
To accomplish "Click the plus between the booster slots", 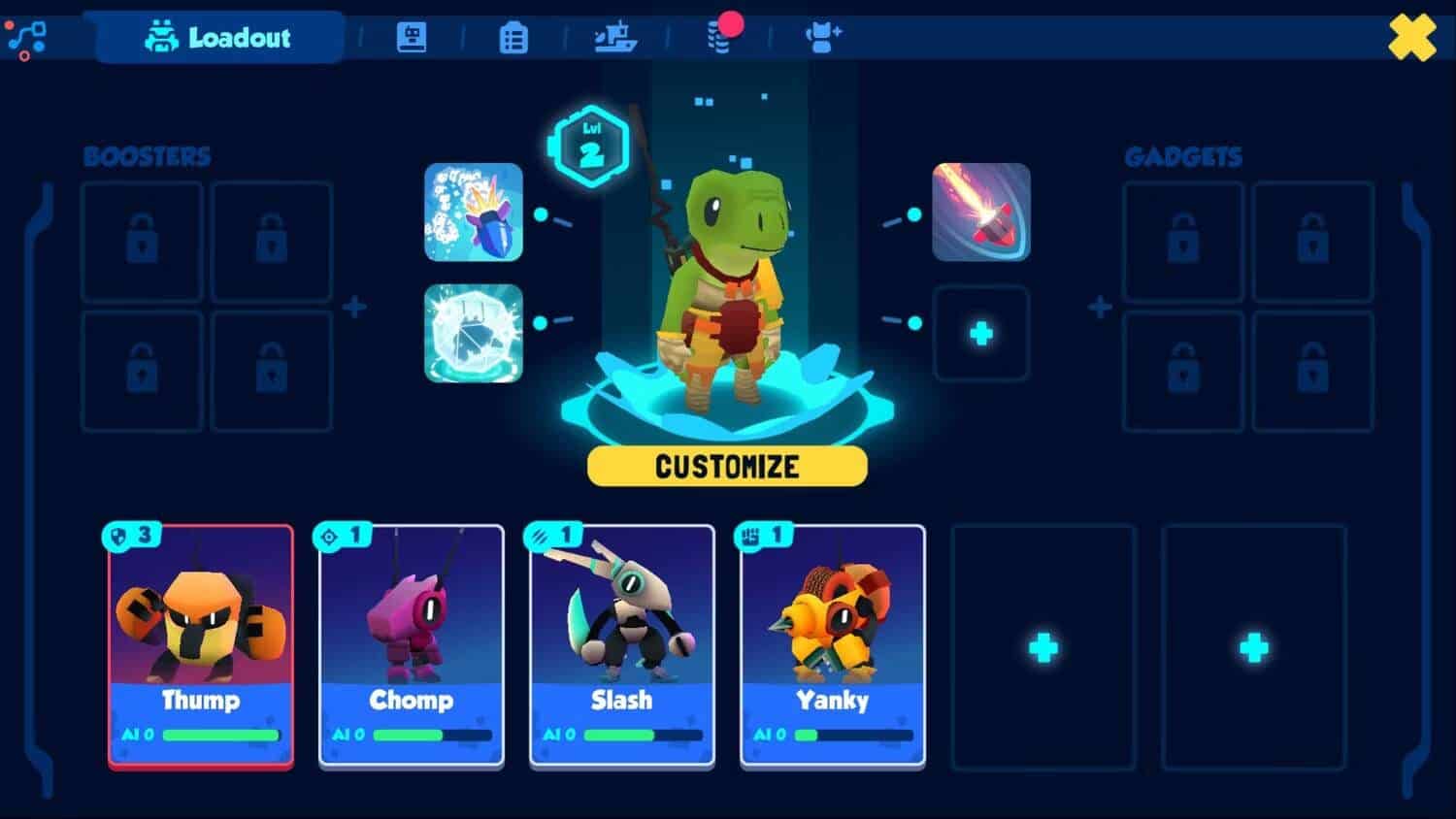I will [x=354, y=307].
